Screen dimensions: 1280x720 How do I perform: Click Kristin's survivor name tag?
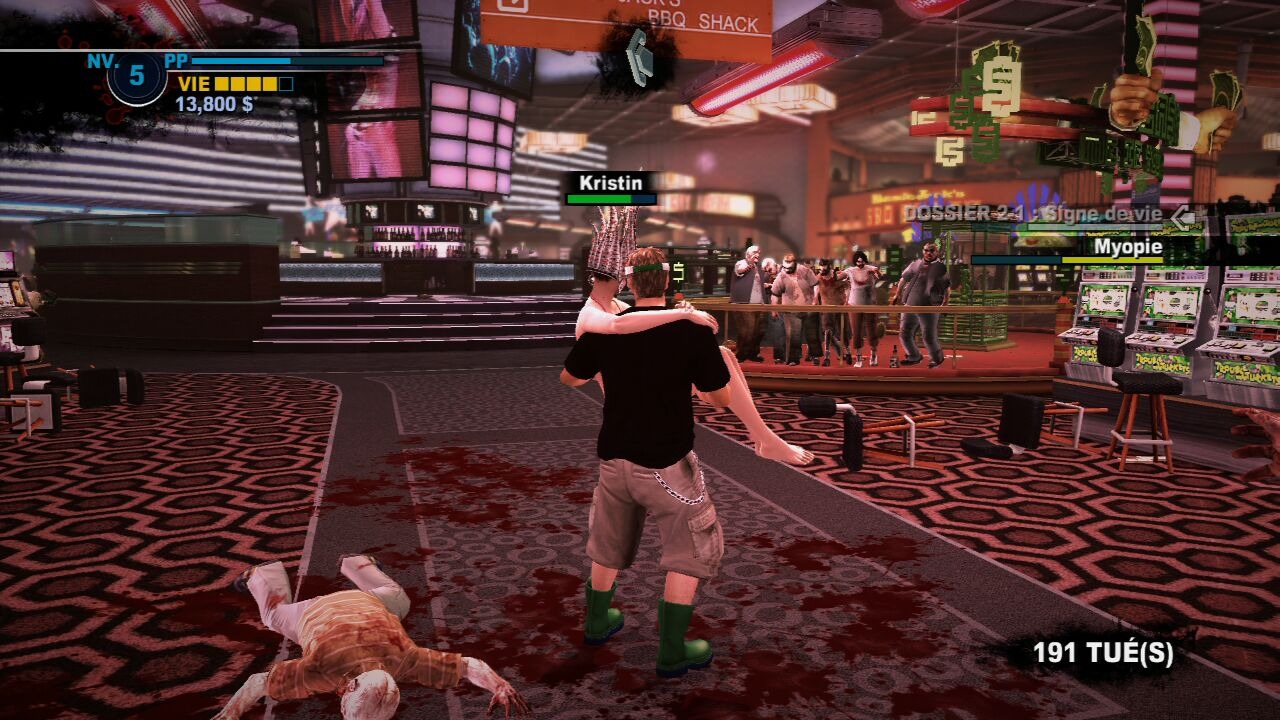pyautogui.click(x=611, y=184)
